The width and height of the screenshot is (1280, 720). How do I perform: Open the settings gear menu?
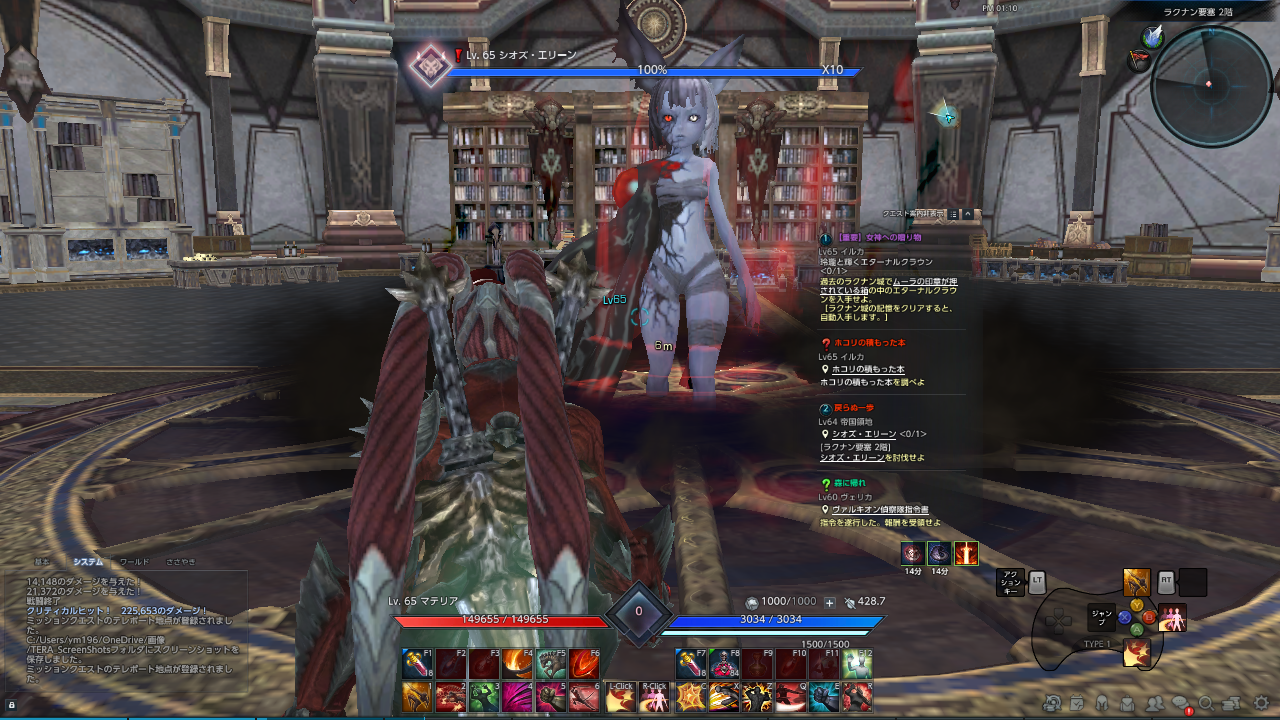(1261, 703)
